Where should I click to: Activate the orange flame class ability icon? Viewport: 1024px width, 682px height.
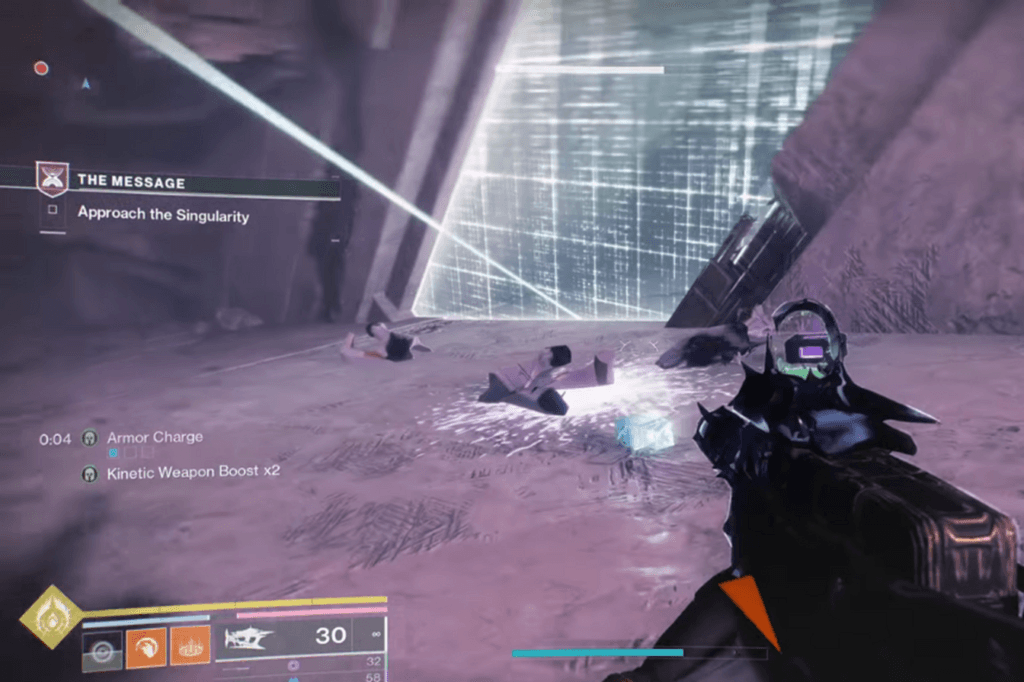coord(190,648)
